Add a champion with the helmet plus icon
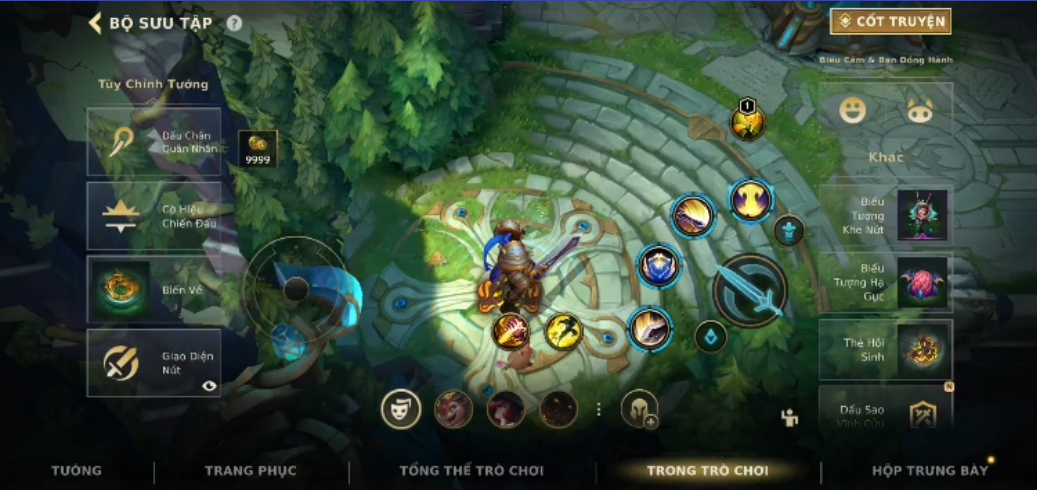Viewport: 1037px width, 490px height. 639,409
